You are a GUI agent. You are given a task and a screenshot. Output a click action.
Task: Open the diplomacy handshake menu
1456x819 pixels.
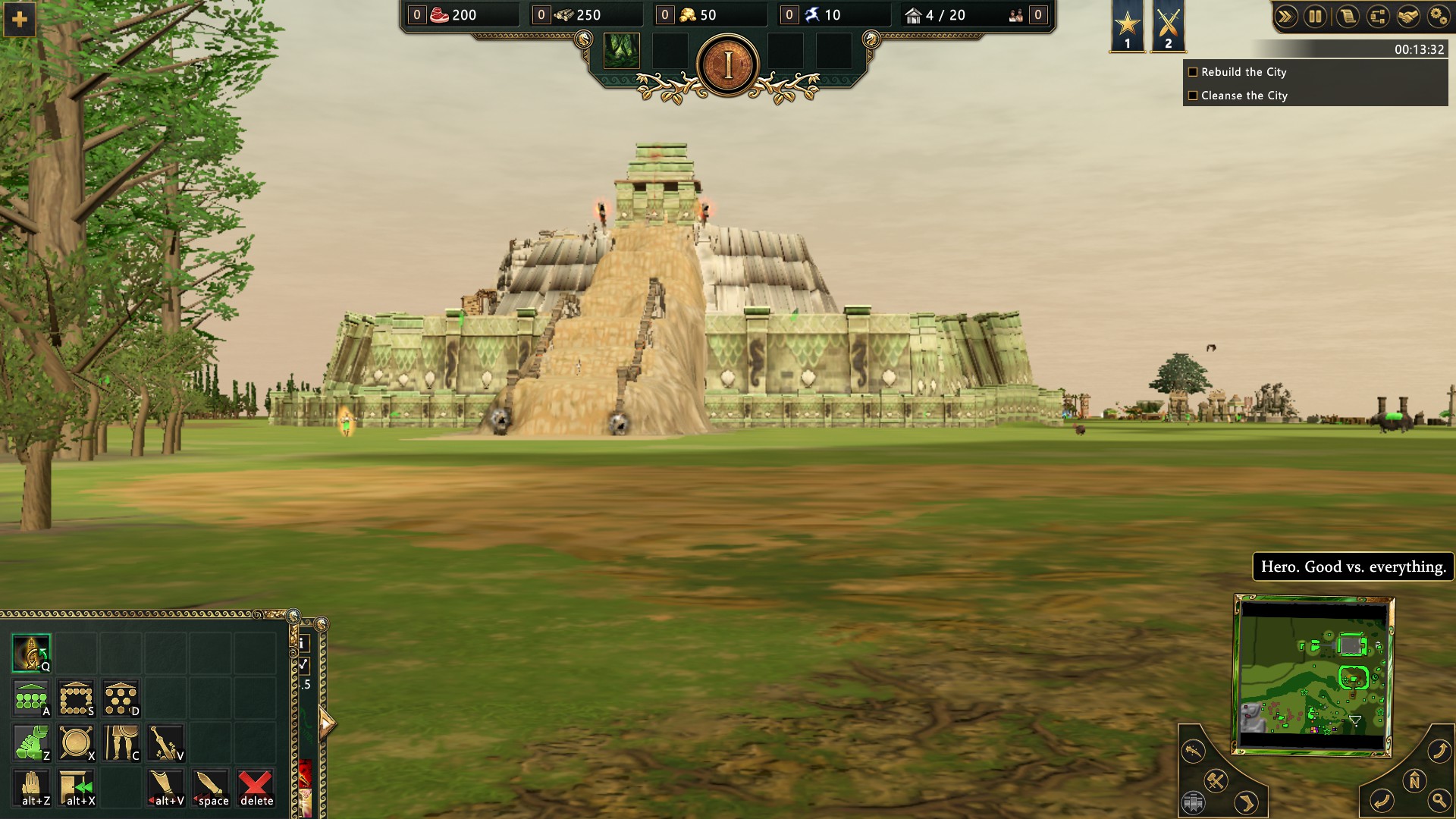1408,17
